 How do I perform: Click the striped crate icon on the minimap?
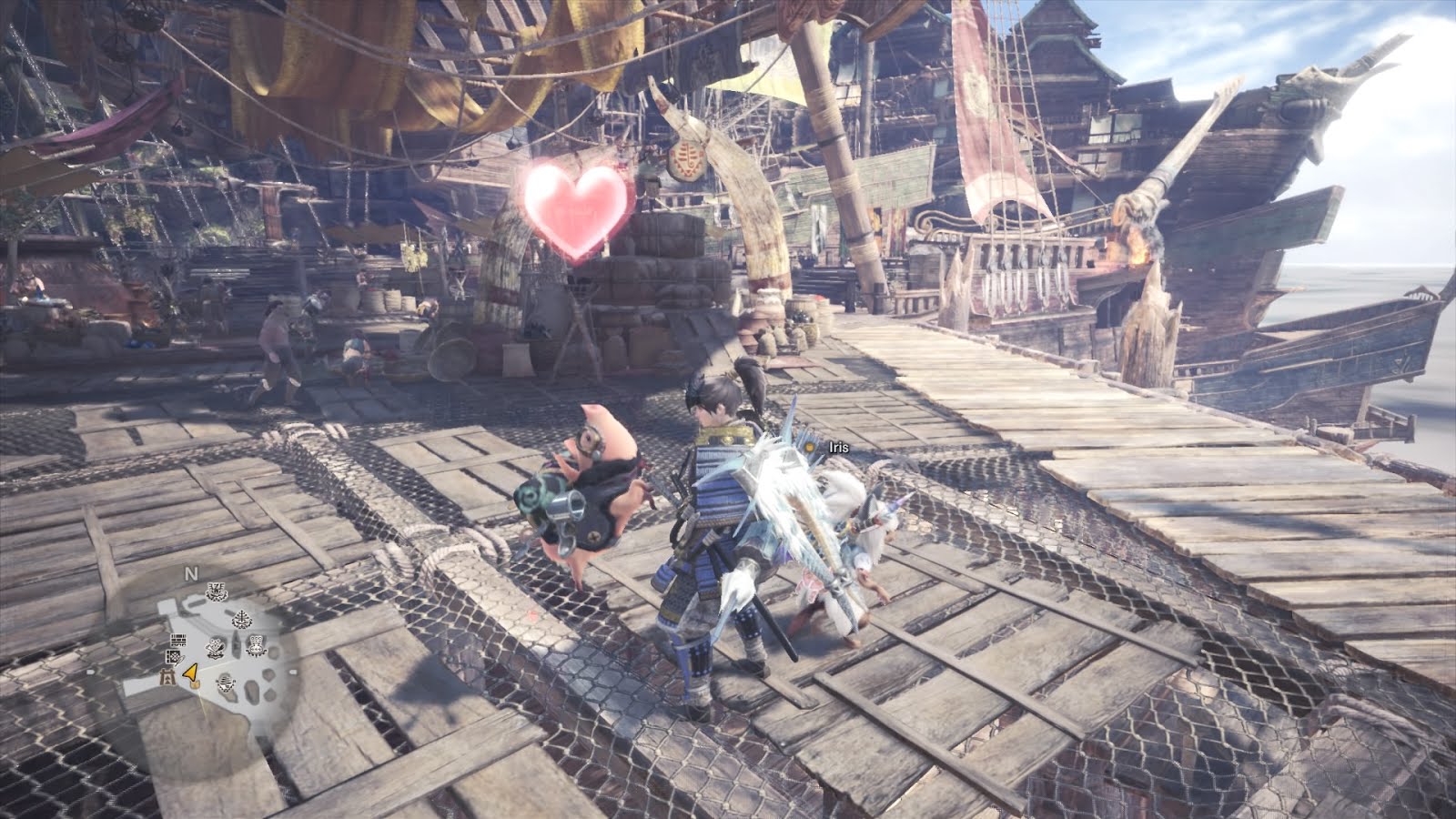tap(177, 641)
